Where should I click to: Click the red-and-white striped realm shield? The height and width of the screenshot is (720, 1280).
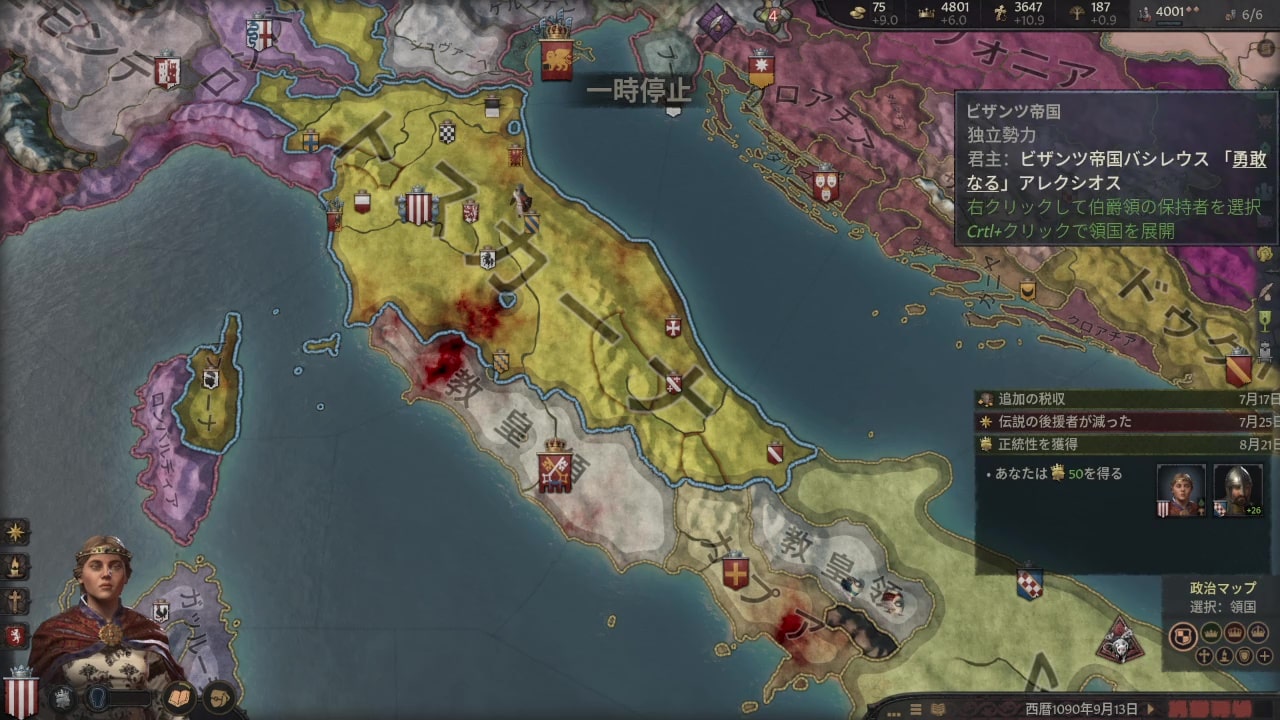(20, 694)
